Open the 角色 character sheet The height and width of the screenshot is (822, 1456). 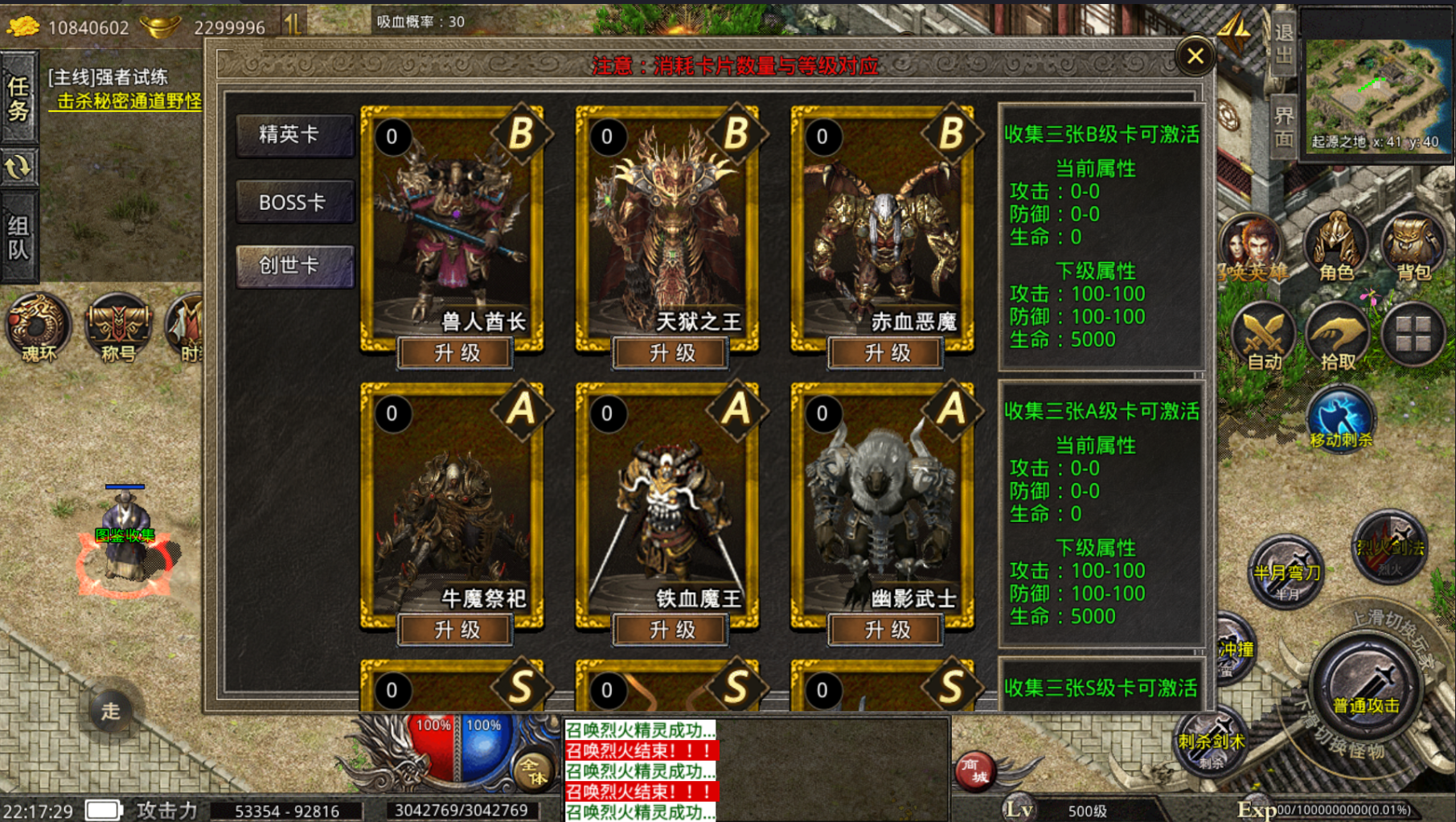(x=1336, y=246)
